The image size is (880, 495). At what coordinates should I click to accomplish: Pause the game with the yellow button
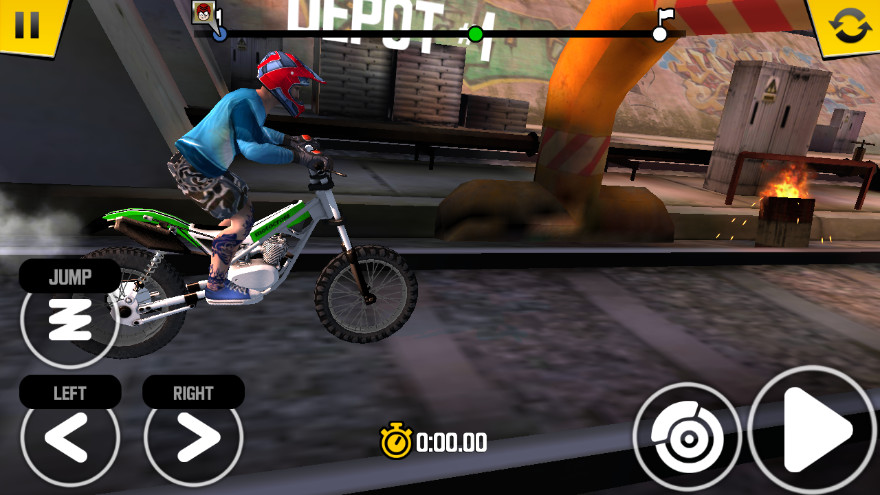coord(26,24)
